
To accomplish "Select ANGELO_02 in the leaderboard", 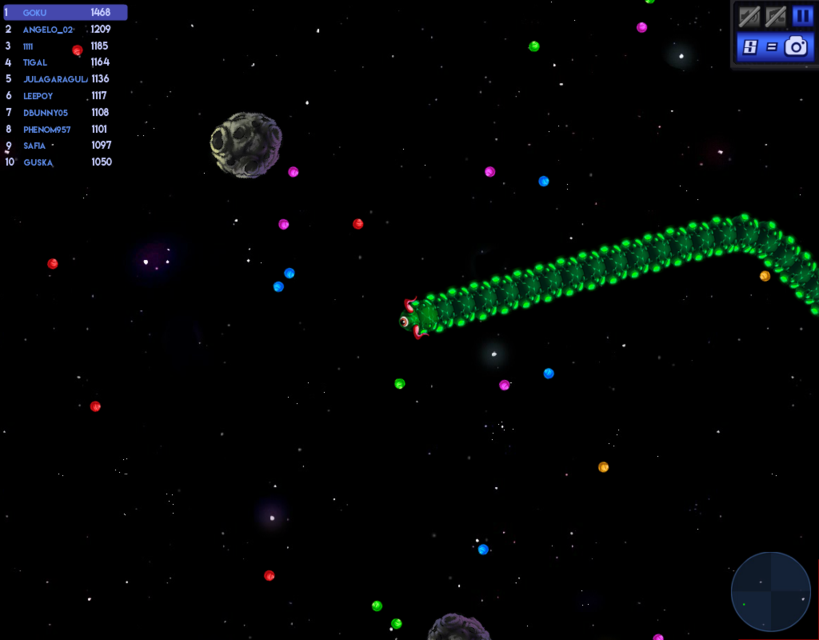I will point(64,30).
